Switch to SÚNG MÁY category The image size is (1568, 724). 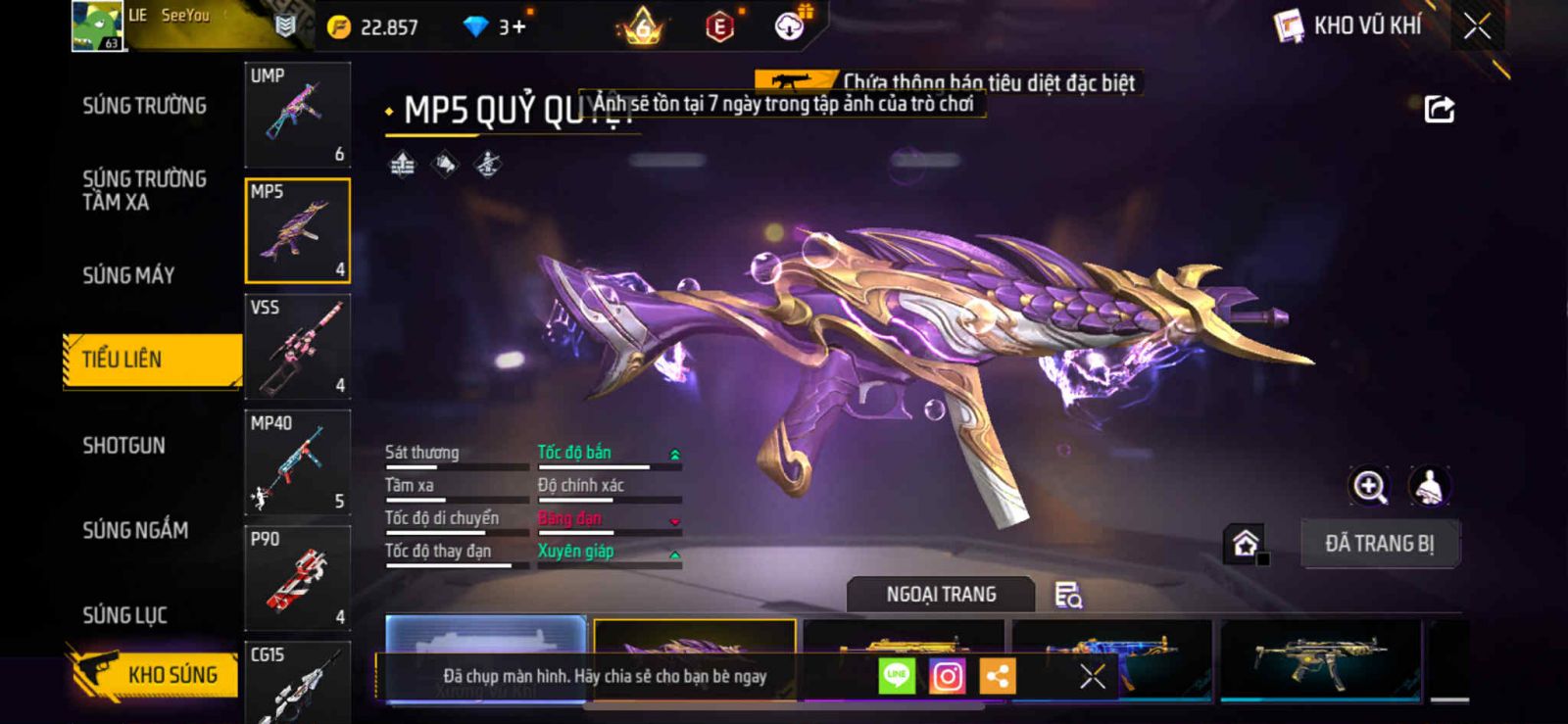[128, 275]
